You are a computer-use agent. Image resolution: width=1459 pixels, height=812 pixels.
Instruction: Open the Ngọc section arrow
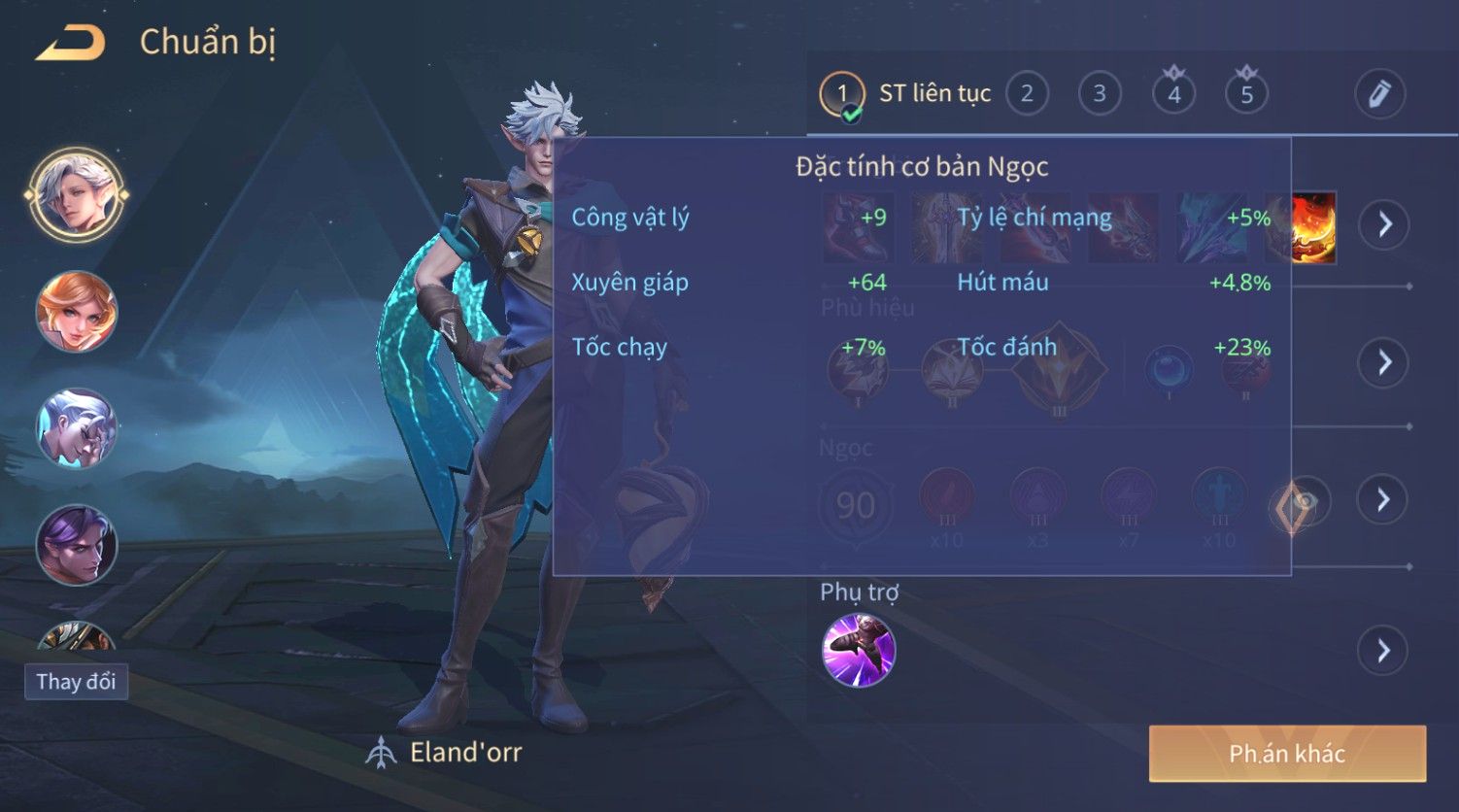point(1384,499)
